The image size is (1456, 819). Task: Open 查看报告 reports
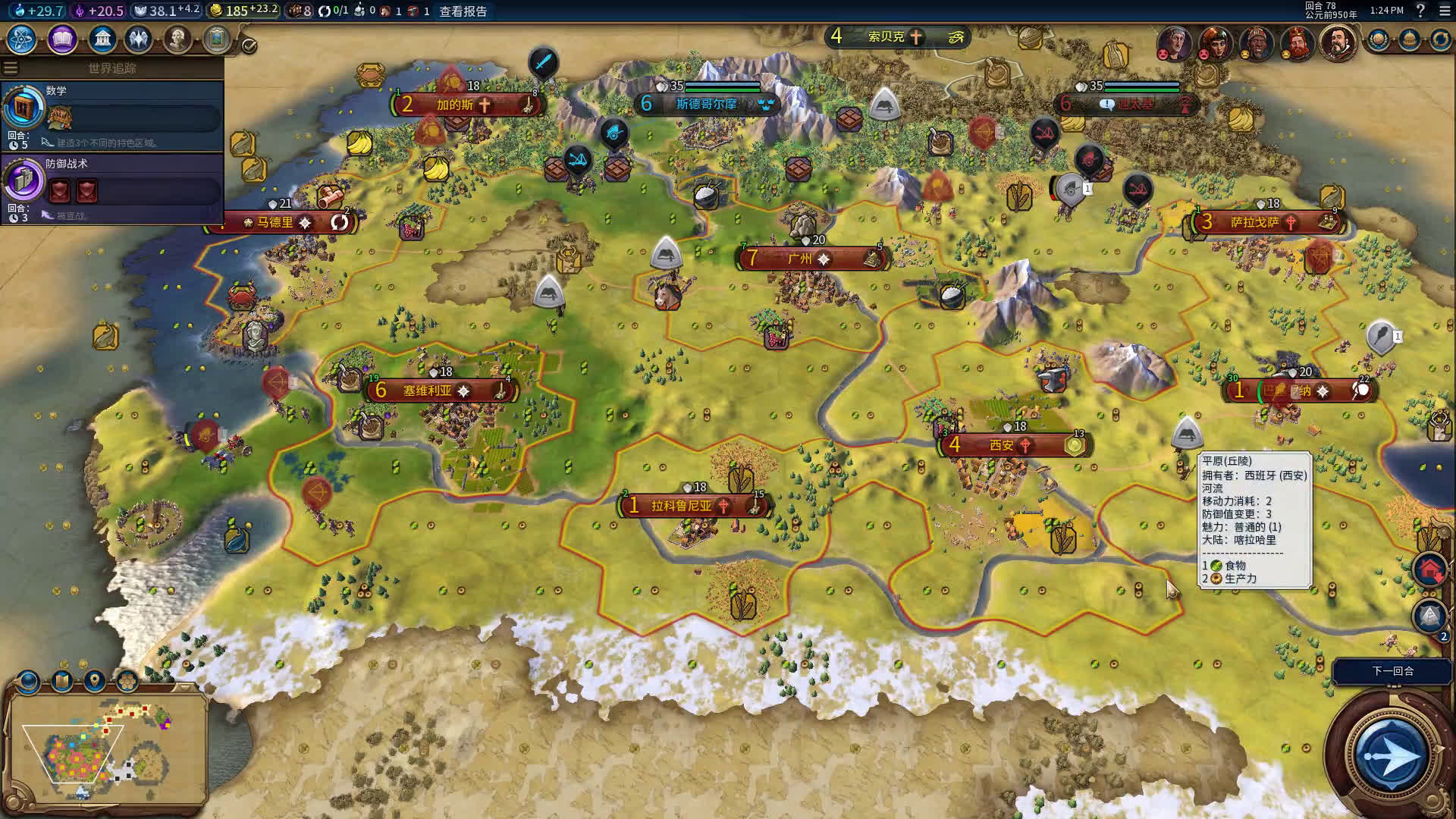coord(463,11)
